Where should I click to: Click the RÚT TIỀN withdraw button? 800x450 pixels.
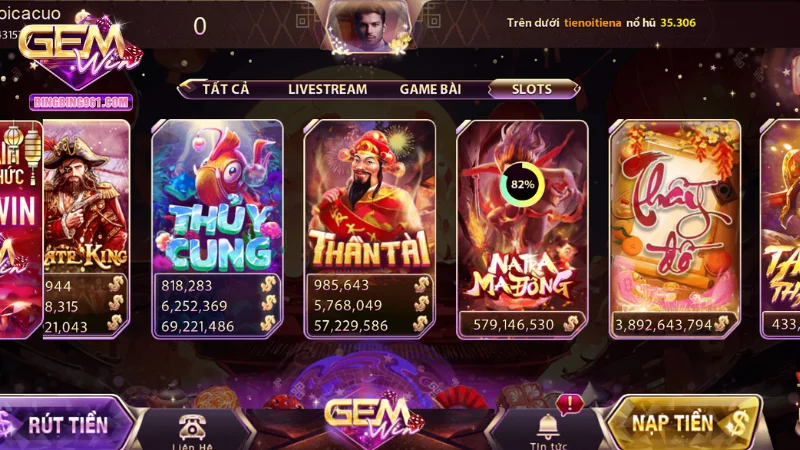tap(65, 423)
